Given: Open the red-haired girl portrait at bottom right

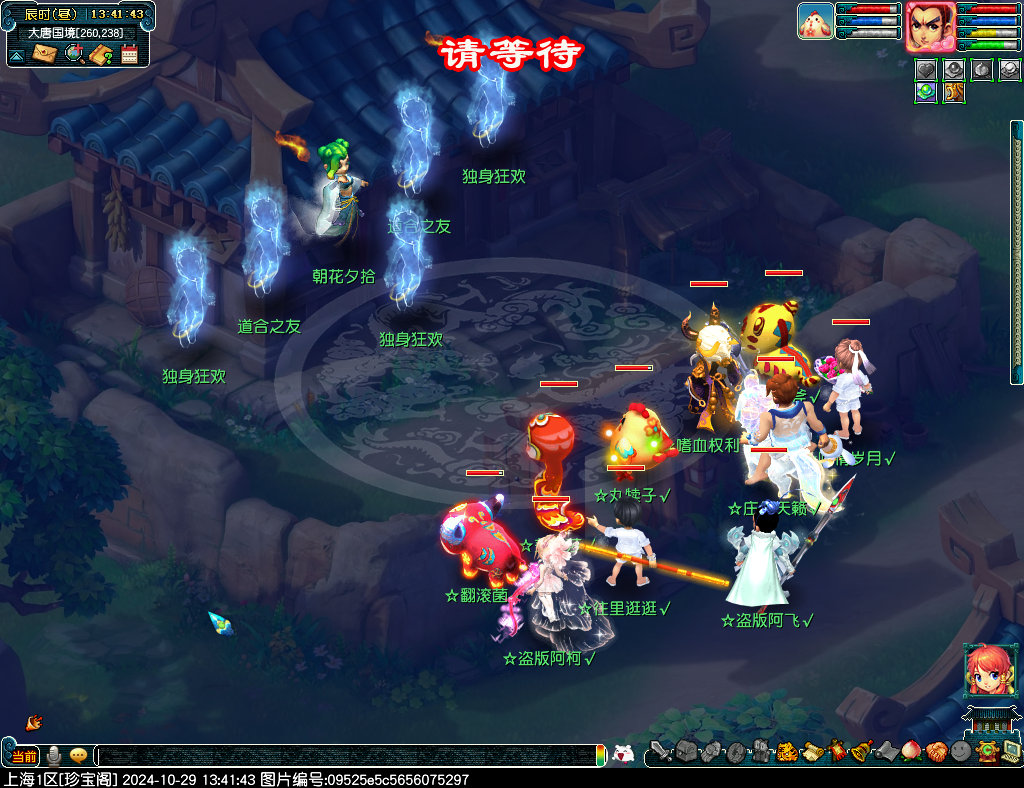Looking at the screenshot, I should tap(984, 671).
